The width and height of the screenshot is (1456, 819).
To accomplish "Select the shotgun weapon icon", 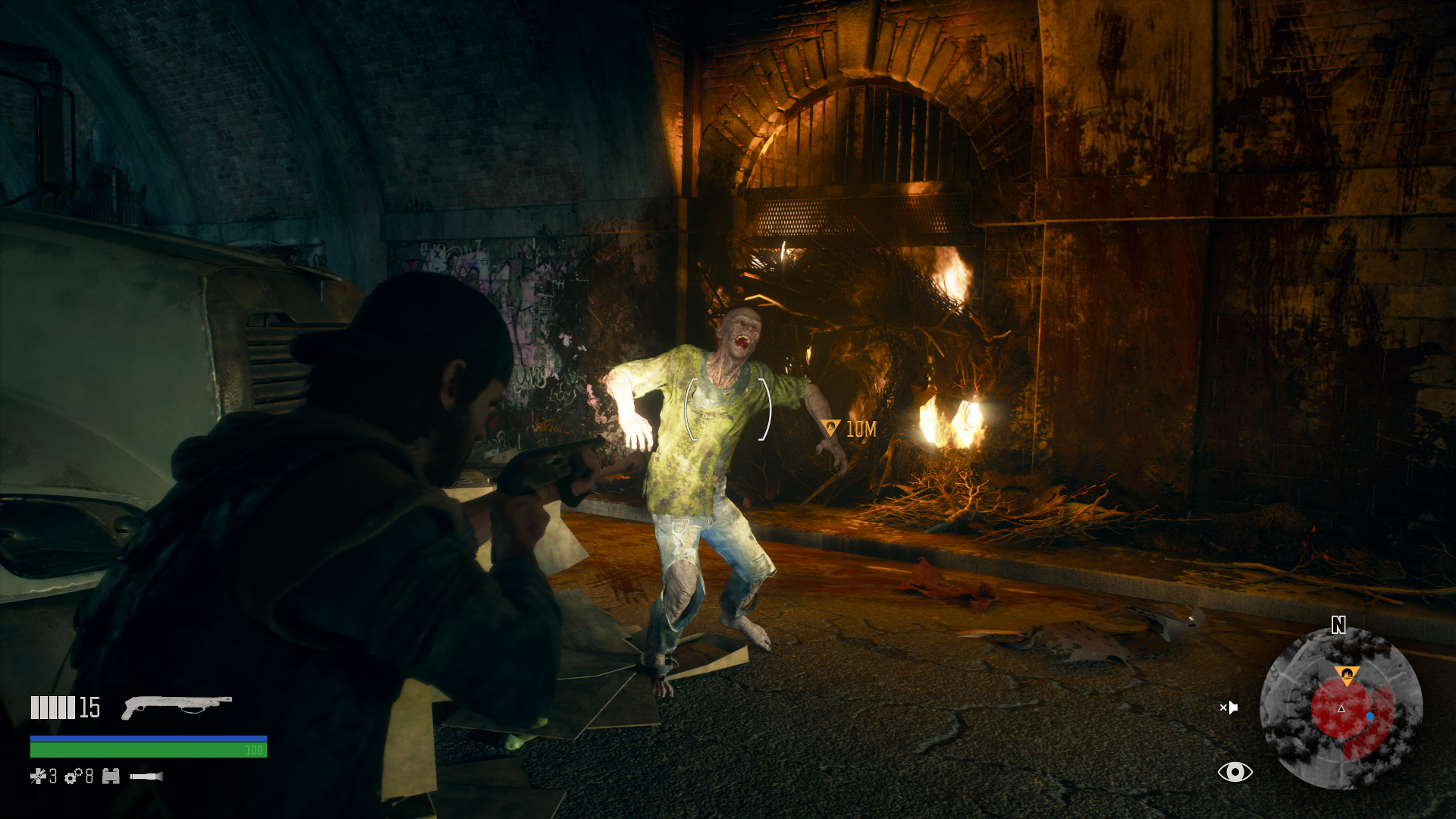I will pyautogui.click(x=177, y=706).
